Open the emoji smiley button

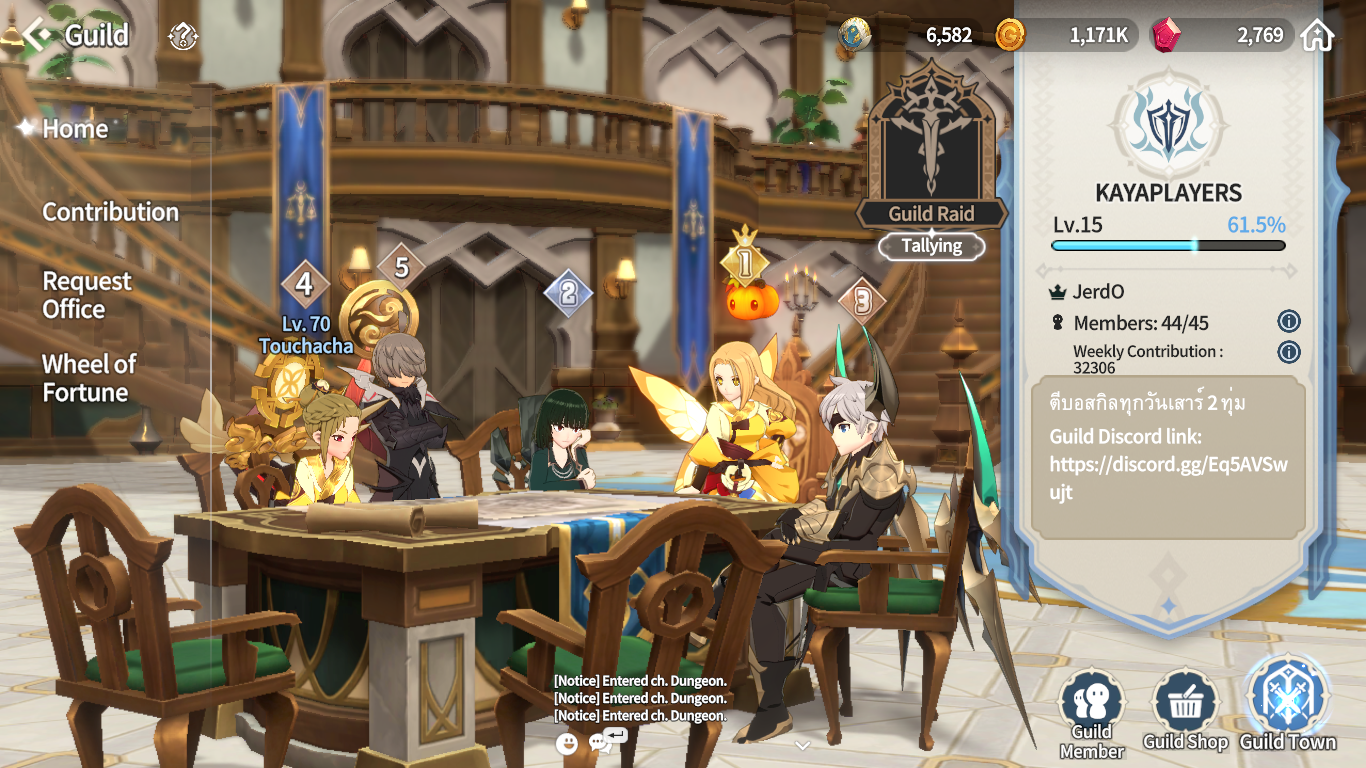click(x=567, y=743)
